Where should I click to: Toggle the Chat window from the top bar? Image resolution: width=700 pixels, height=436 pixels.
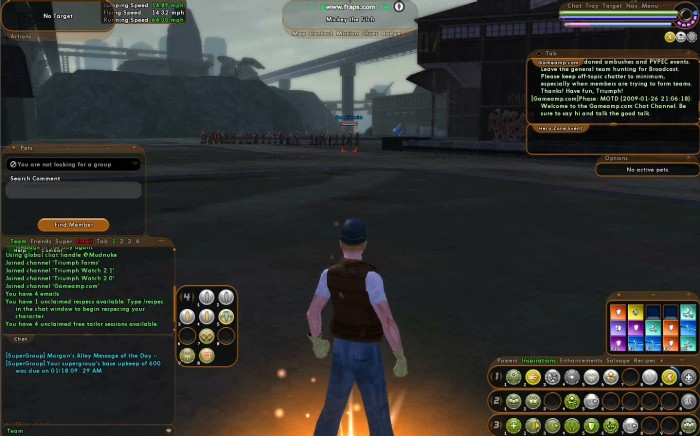pos(575,5)
